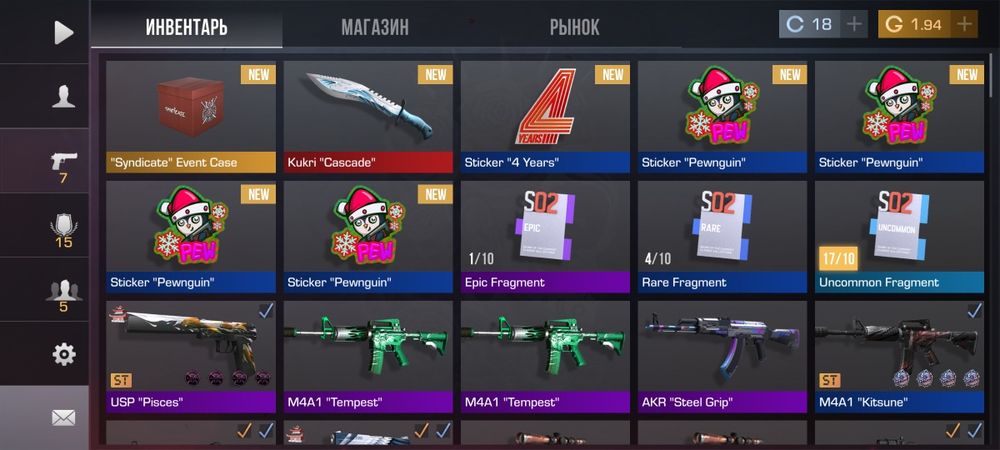Tap the play arrow button
The height and width of the screenshot is (450, 1000).
63,32
